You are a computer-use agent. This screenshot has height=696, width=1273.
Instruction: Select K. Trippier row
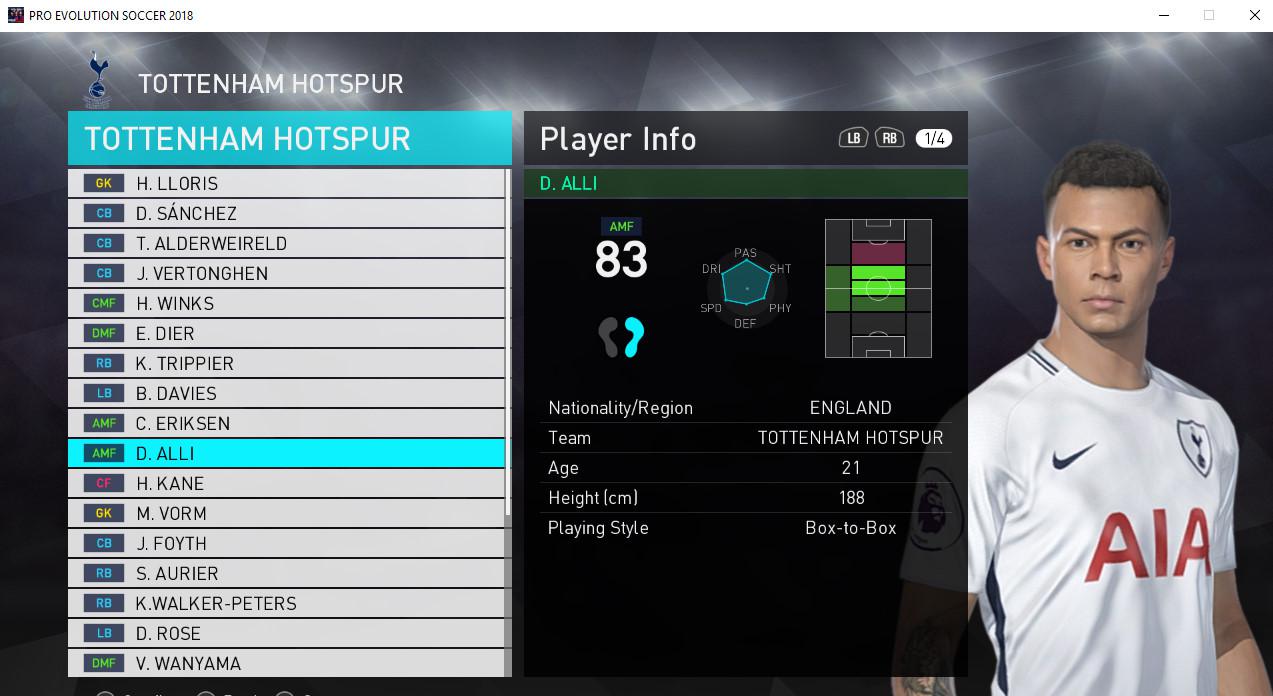coord(286,363)
